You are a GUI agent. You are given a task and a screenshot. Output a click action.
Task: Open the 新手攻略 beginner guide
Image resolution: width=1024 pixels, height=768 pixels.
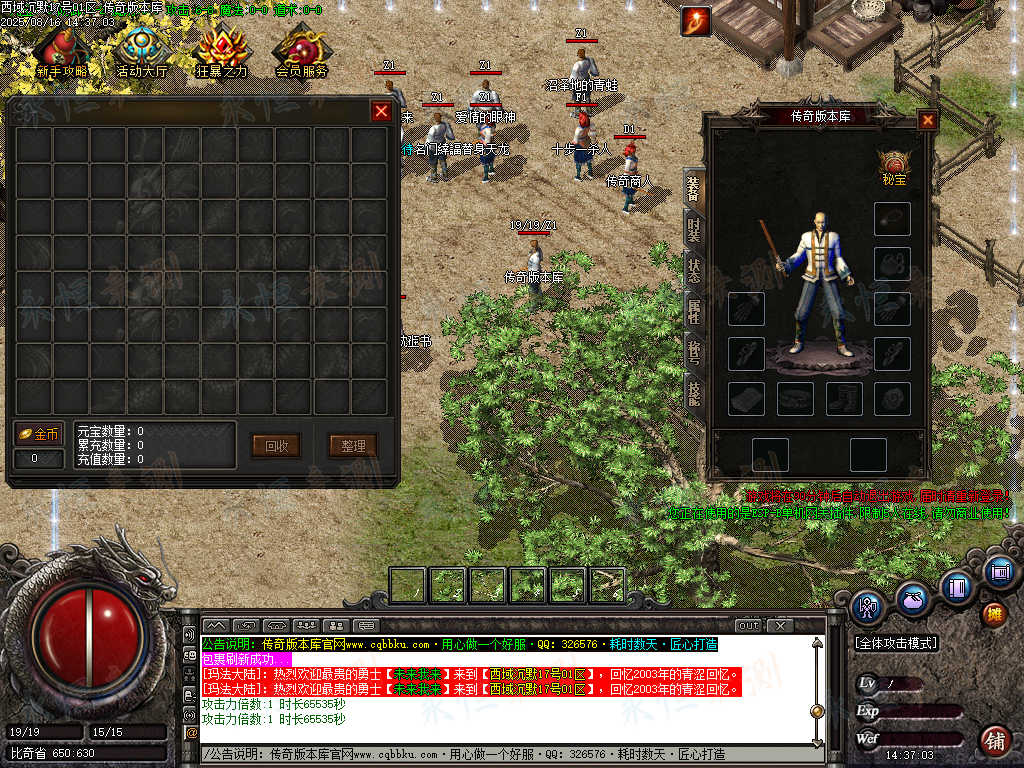click(x=61, y=53)
